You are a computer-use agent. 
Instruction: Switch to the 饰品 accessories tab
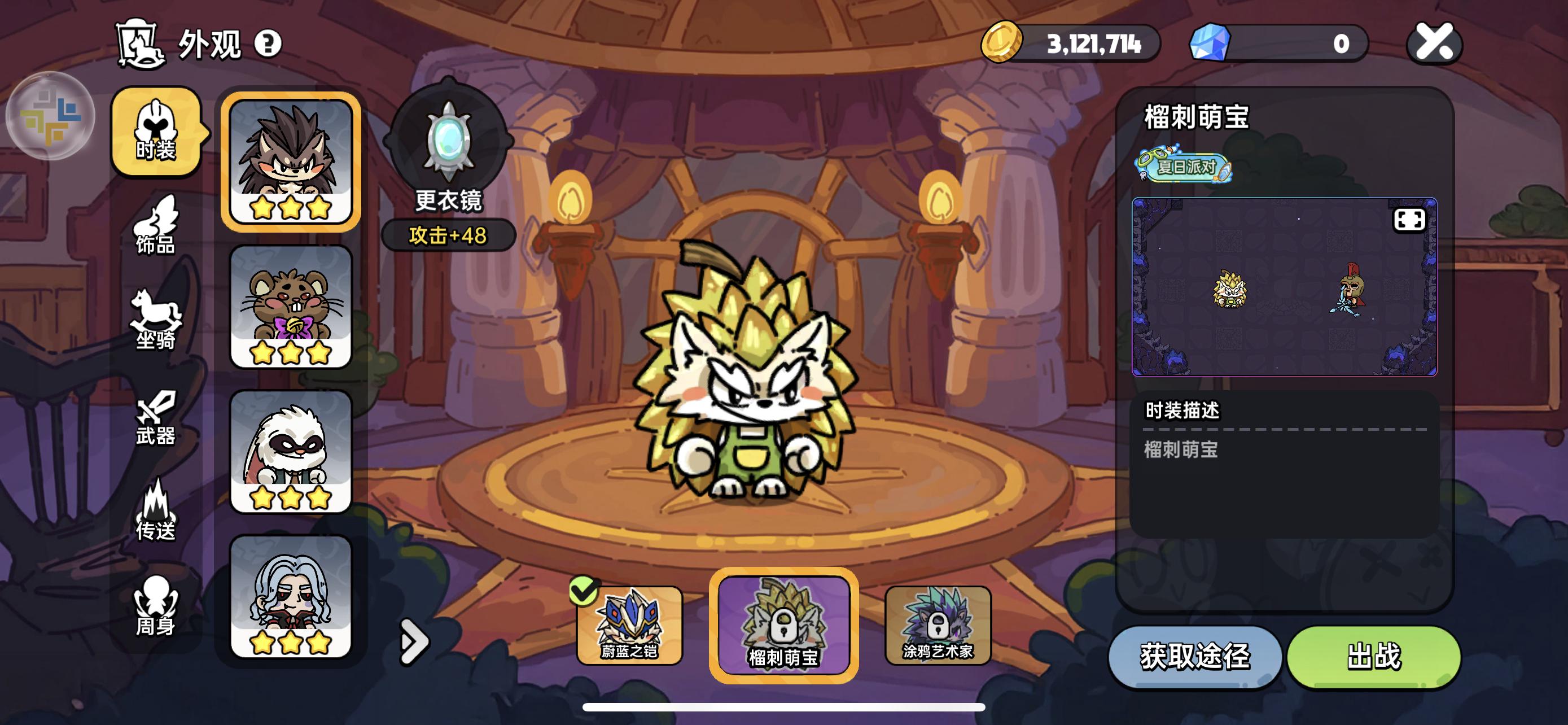point(156,225)
